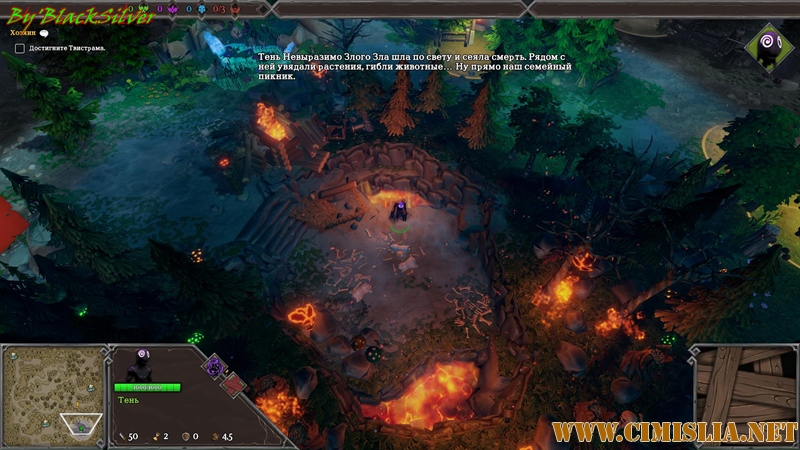Select the Тень hero diamond portrait
The height and width of the screenshot is (450, 800).
pyautogui.click(x=769, y=43)
